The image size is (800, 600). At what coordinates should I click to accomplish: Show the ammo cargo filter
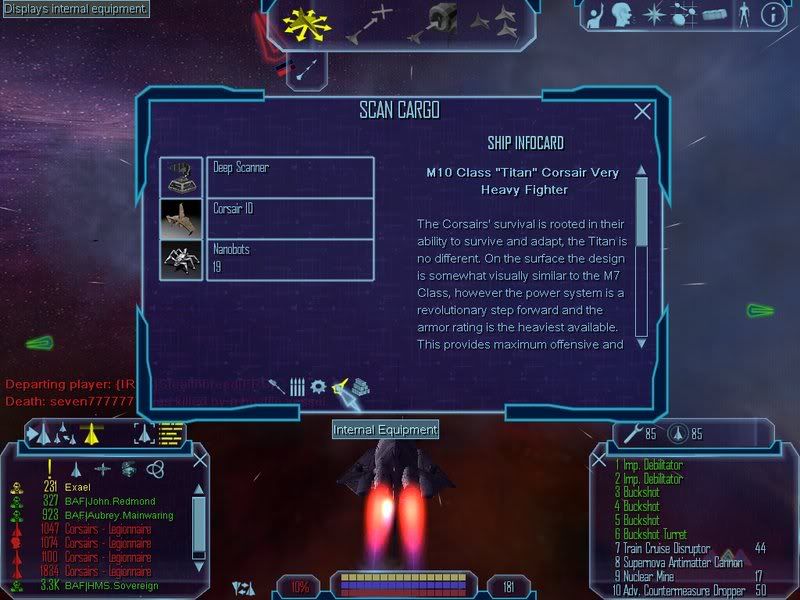point(297,386)
